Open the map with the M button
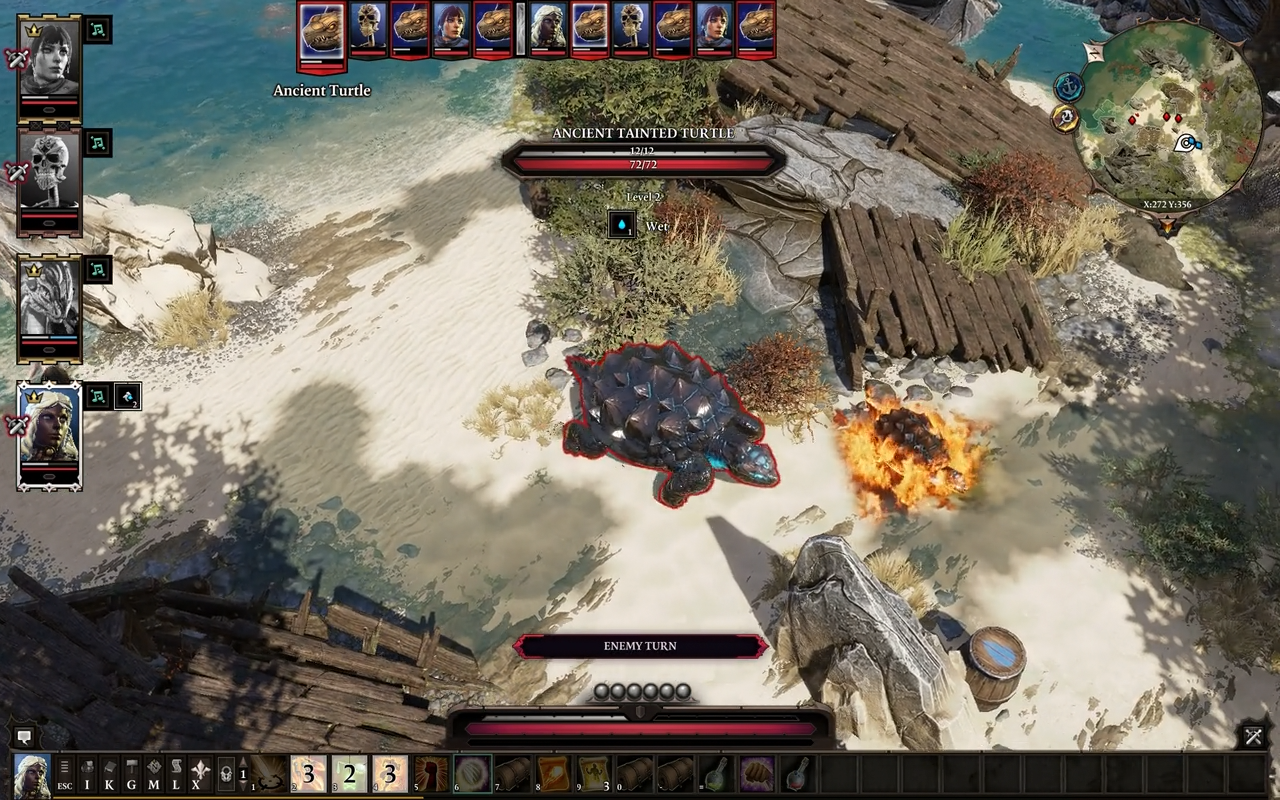 [x=153, y=774]
